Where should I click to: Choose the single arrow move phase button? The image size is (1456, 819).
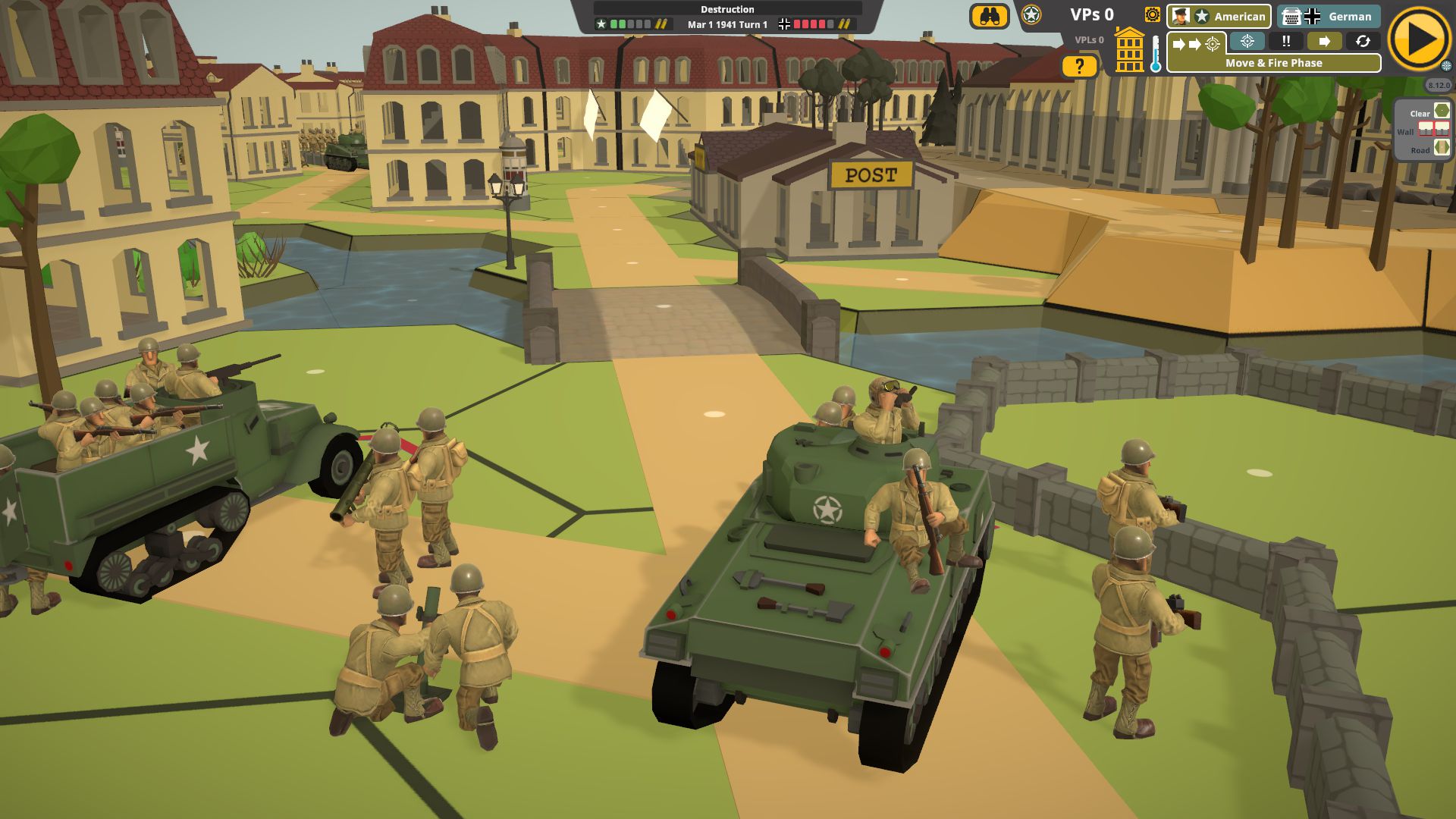(x=1324, y=42)
